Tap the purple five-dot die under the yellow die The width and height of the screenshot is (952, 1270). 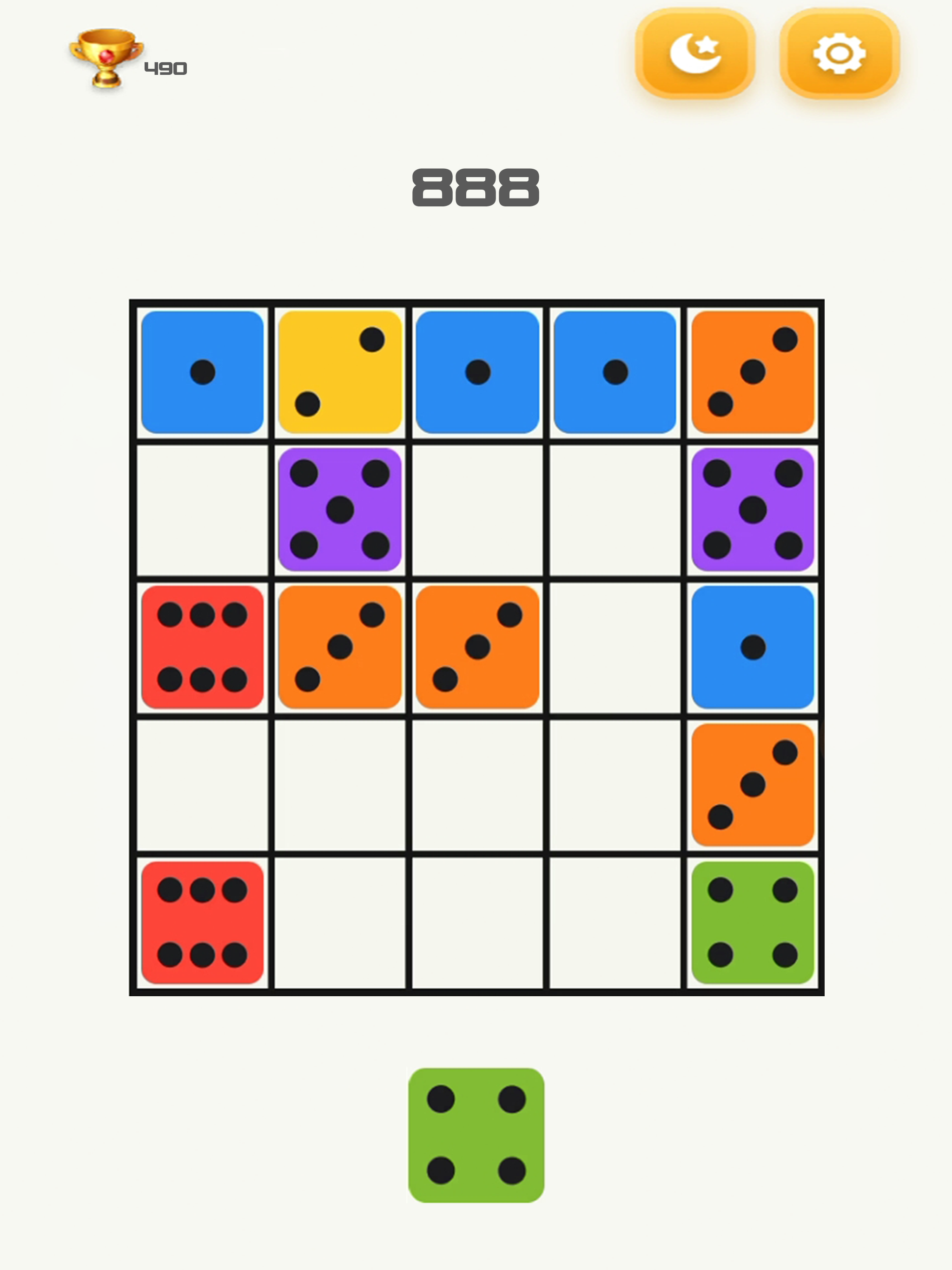[x=340, y=510]
